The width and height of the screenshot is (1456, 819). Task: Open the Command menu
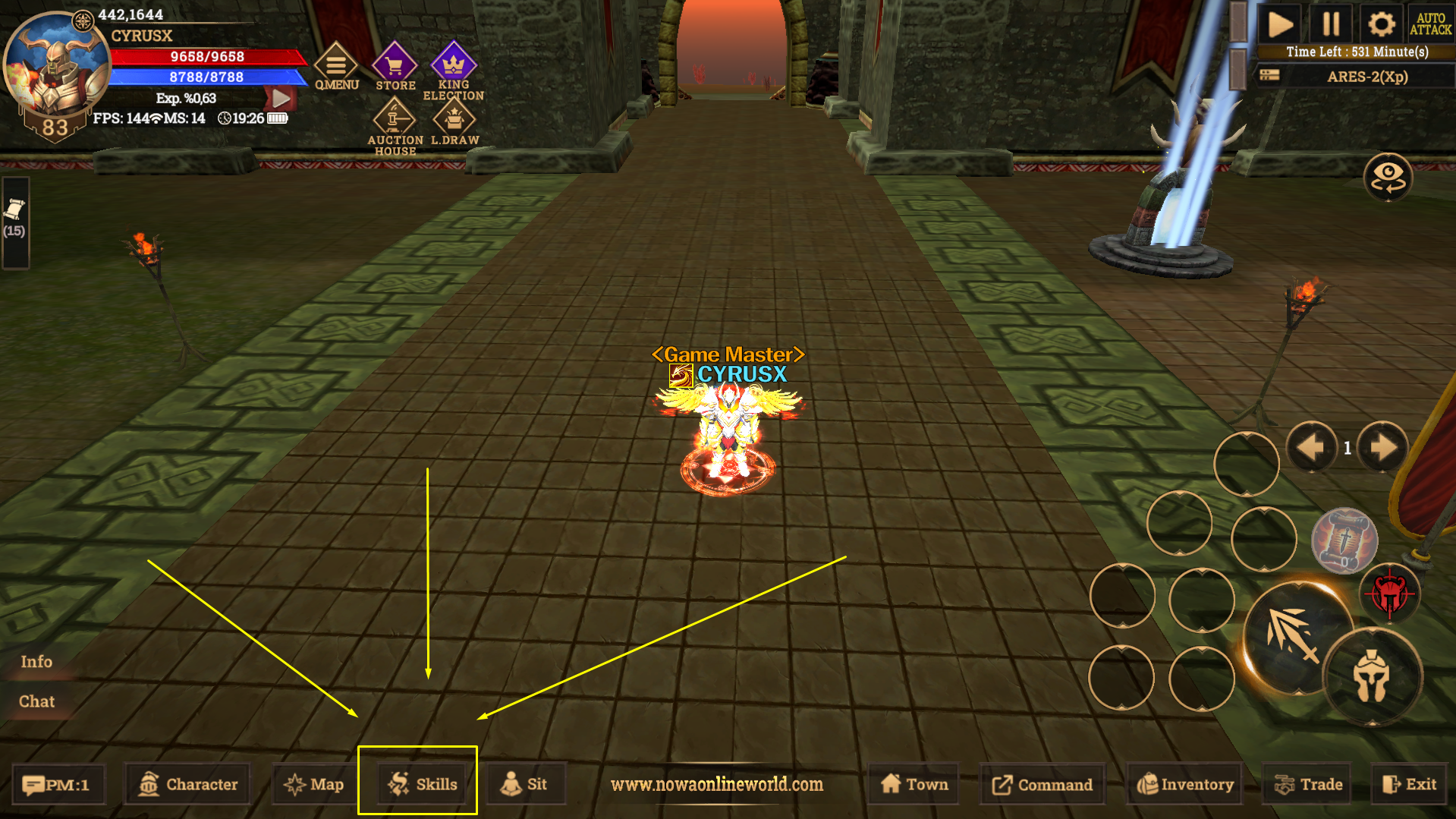coord(1042,784)
